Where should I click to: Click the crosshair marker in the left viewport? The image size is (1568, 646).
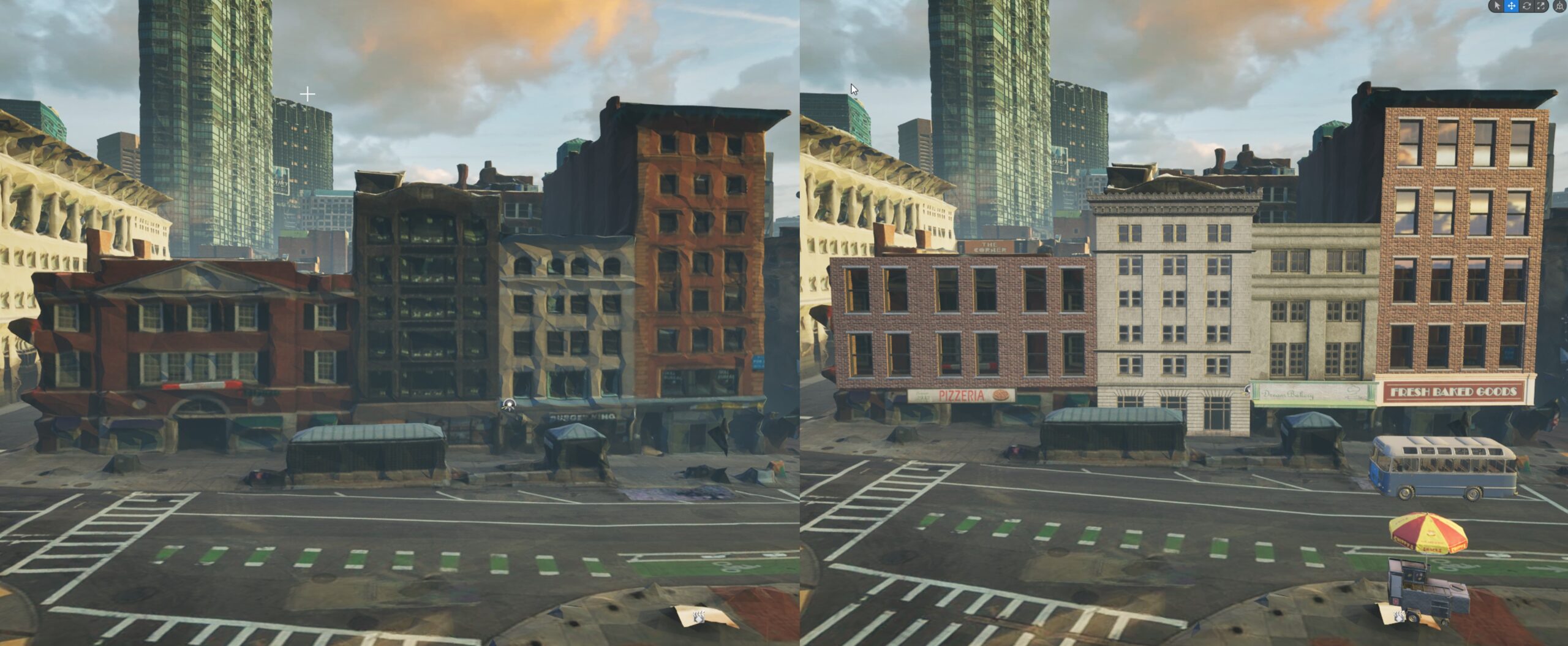[306, 94]
